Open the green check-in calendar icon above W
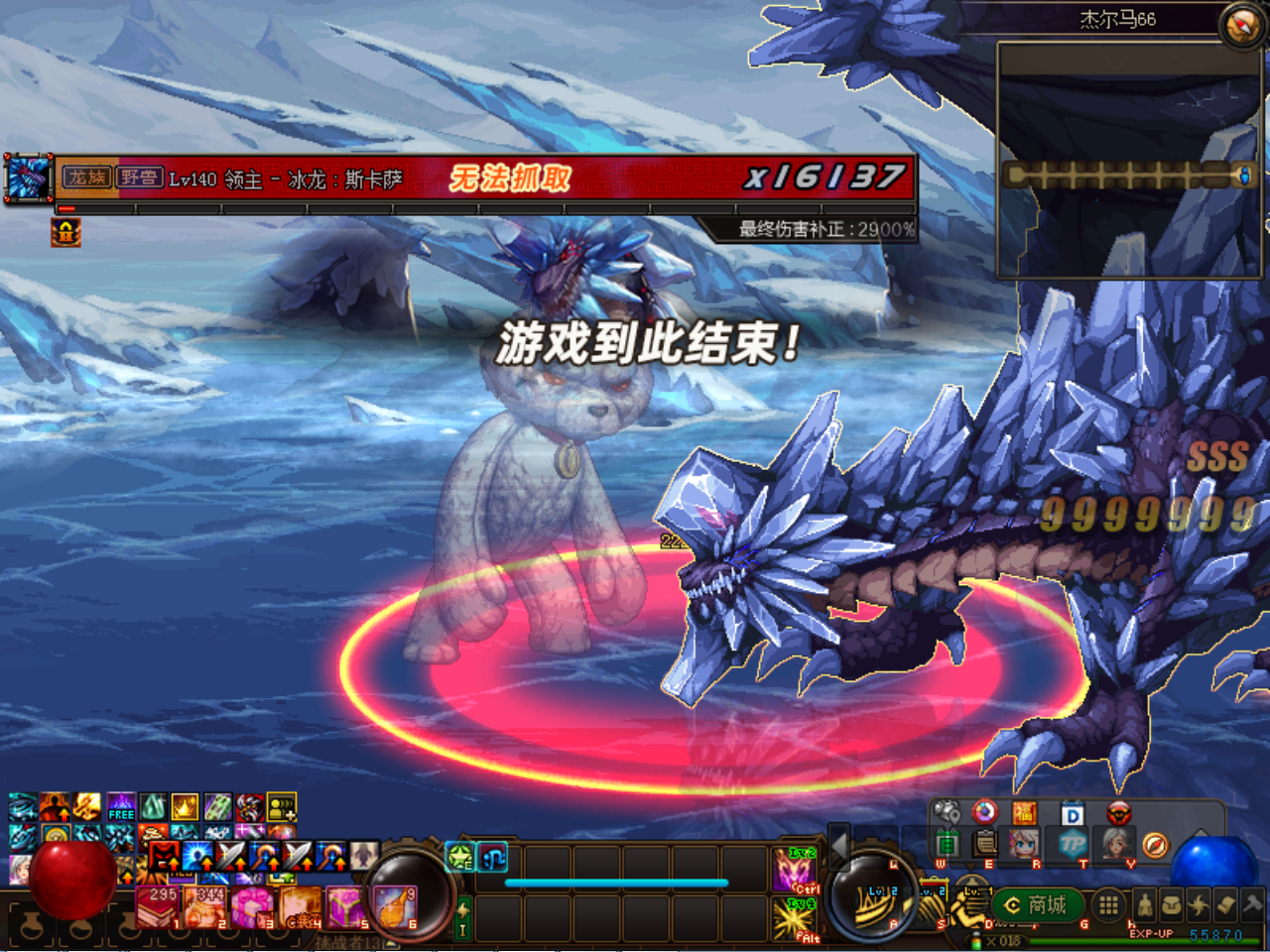Image resolution: width=1270 pixels, height=952 pixels. tap(946, 843)
